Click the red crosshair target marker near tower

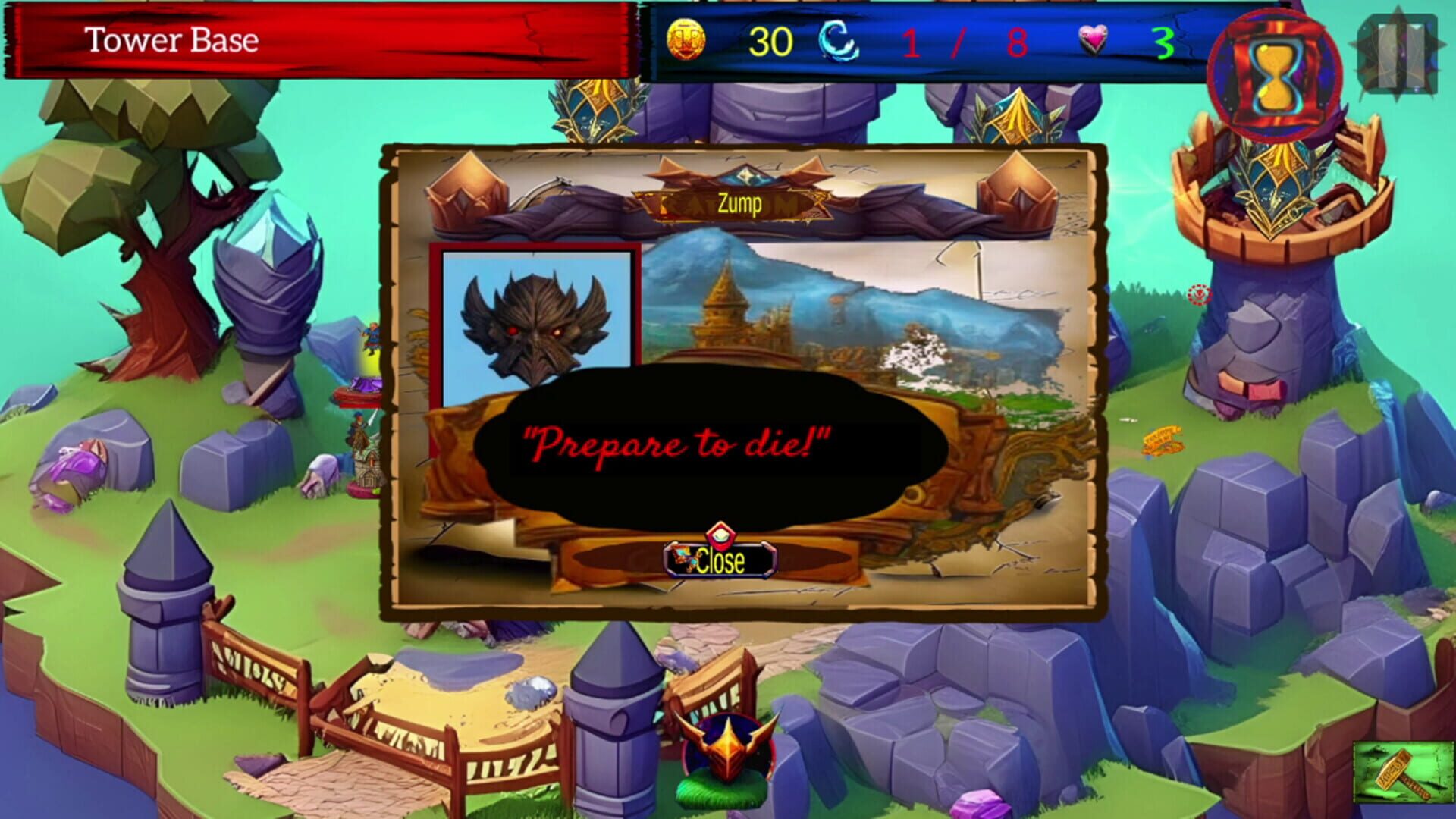tap(1197, 292)
